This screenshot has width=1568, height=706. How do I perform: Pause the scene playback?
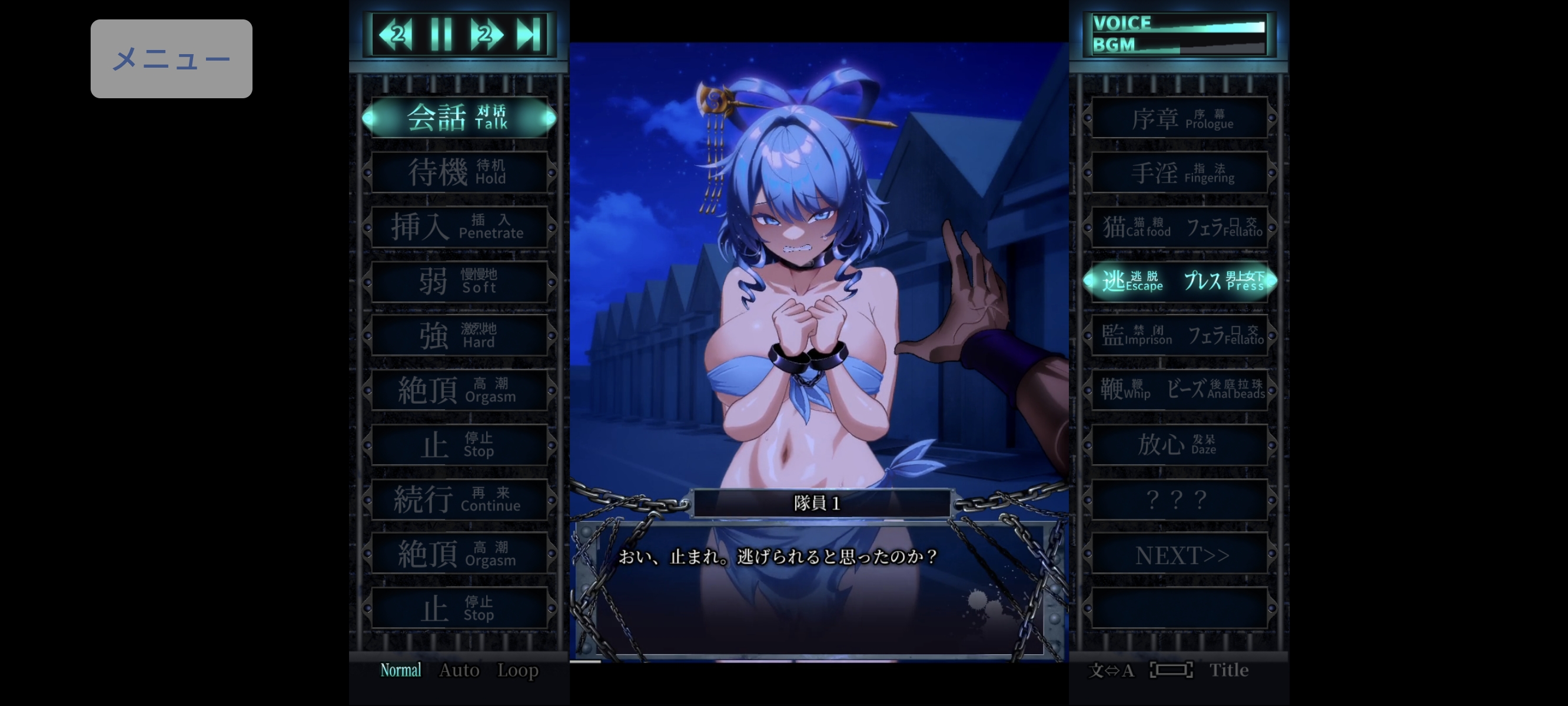pyautogui.click(x=443, y=35)
